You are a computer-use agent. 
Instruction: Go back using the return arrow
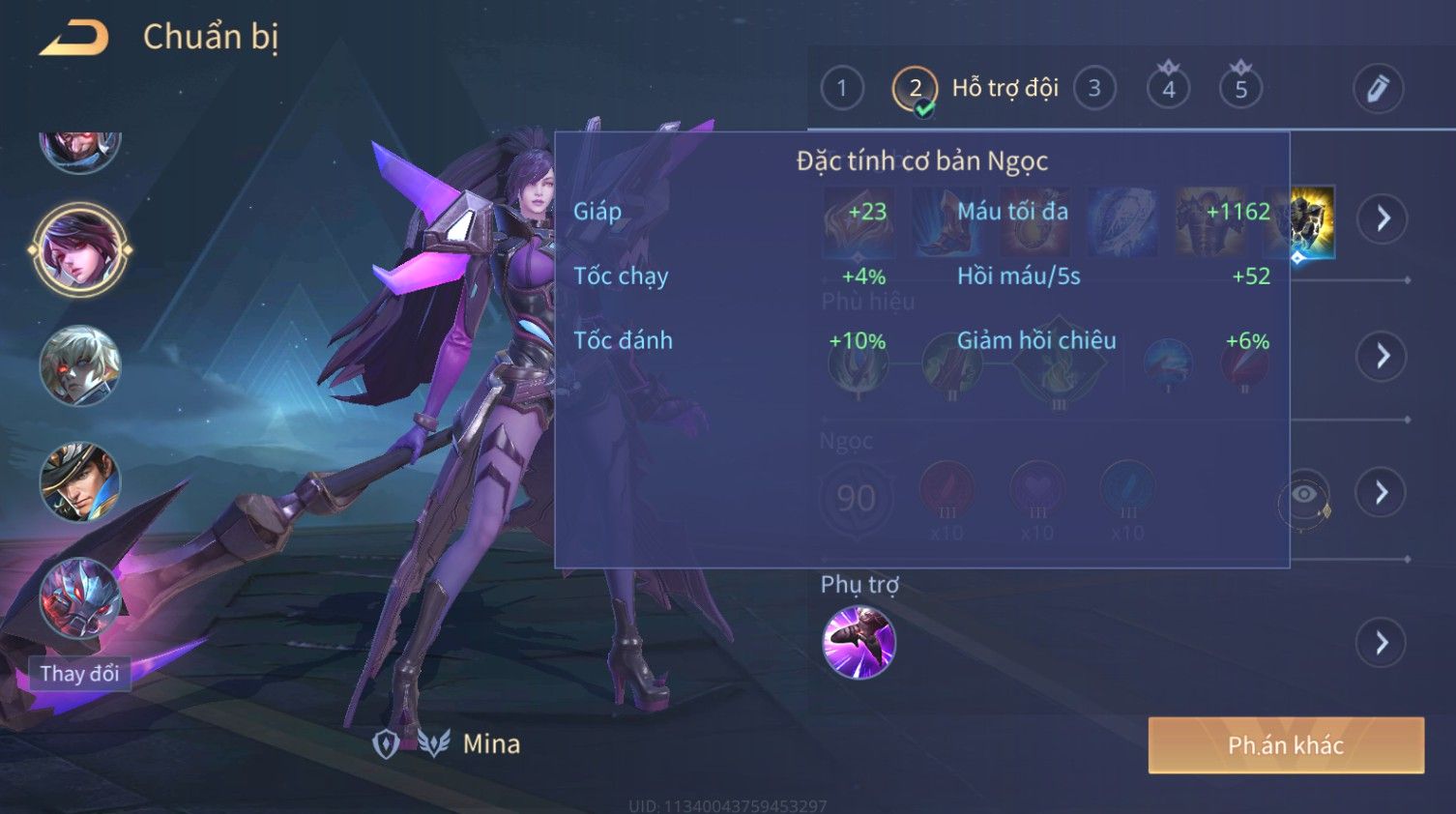point(74,38)
